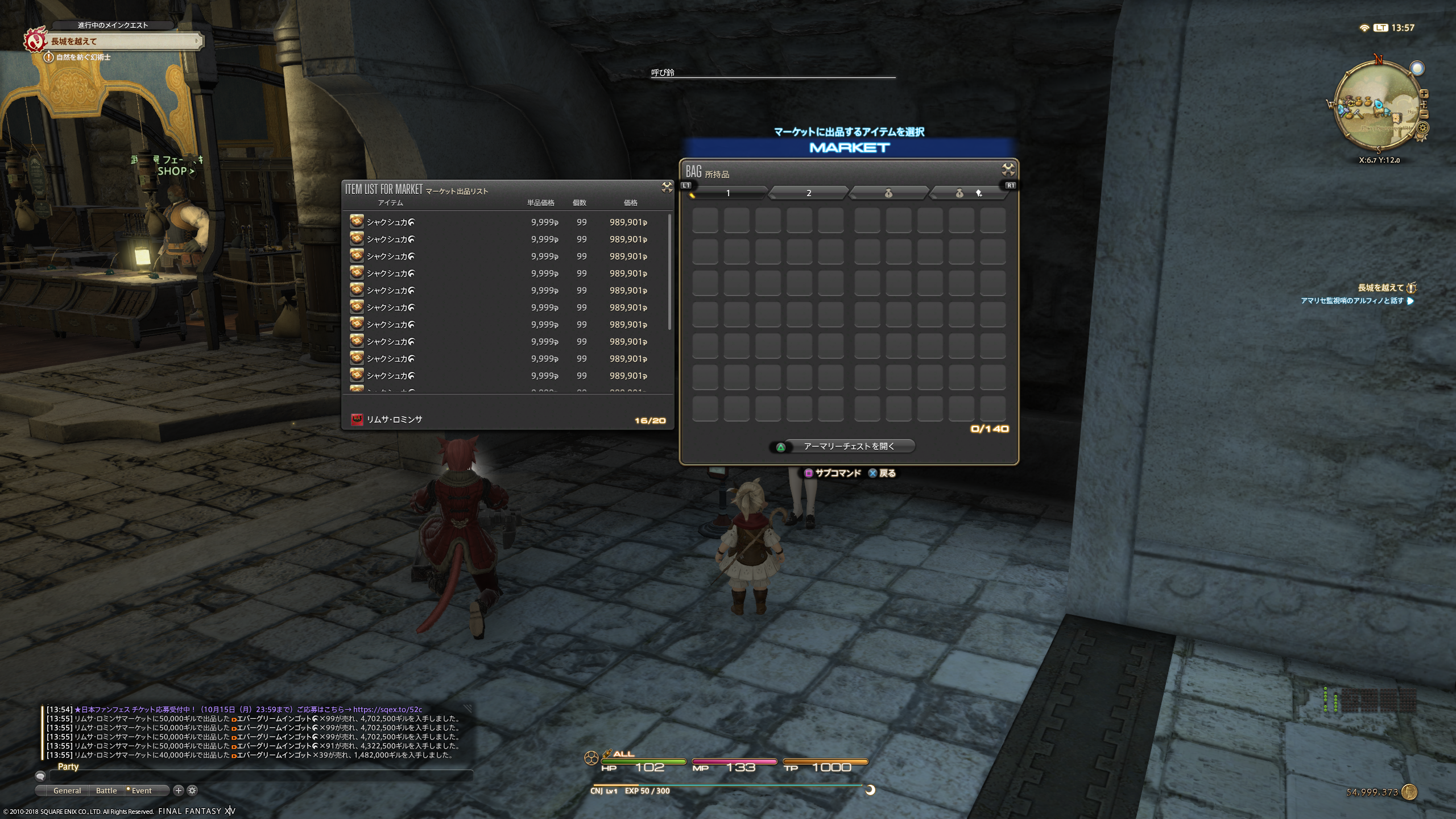Switch to the Event chat tab
1456x819 pixels.
142,791
